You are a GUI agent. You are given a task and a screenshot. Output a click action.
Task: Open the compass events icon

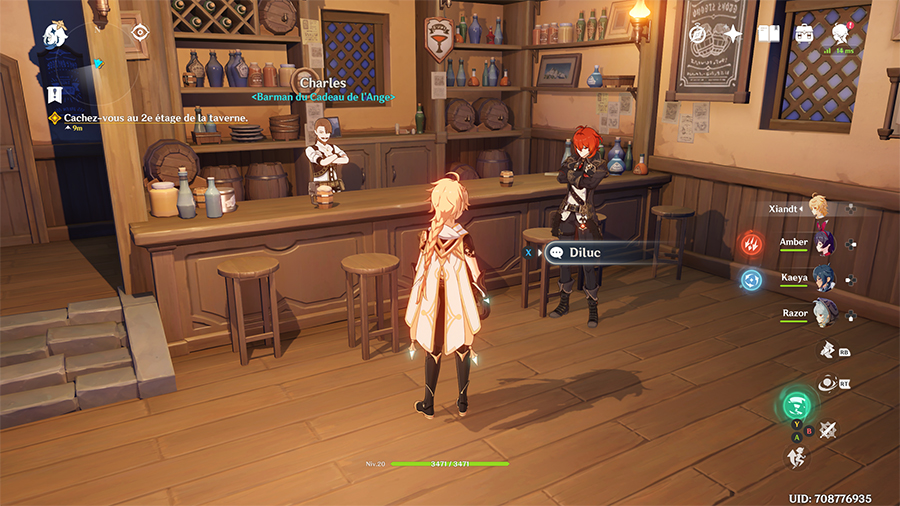pyautogui.click(x=697, y=35)
